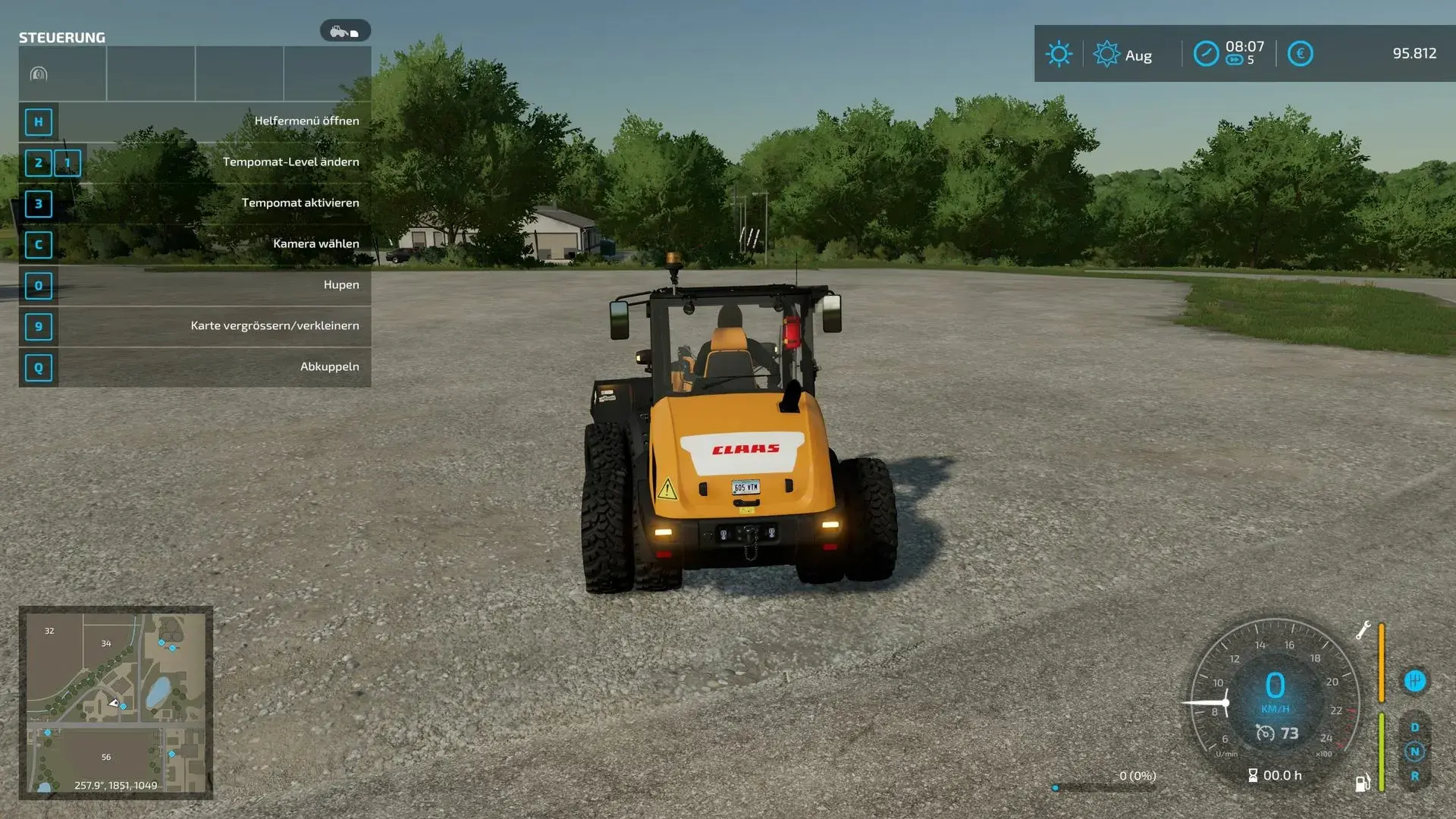Viewport: 1456px width, 819px height.
Task: Click the fuel pump icon
Action: [x=1362, y=783]
